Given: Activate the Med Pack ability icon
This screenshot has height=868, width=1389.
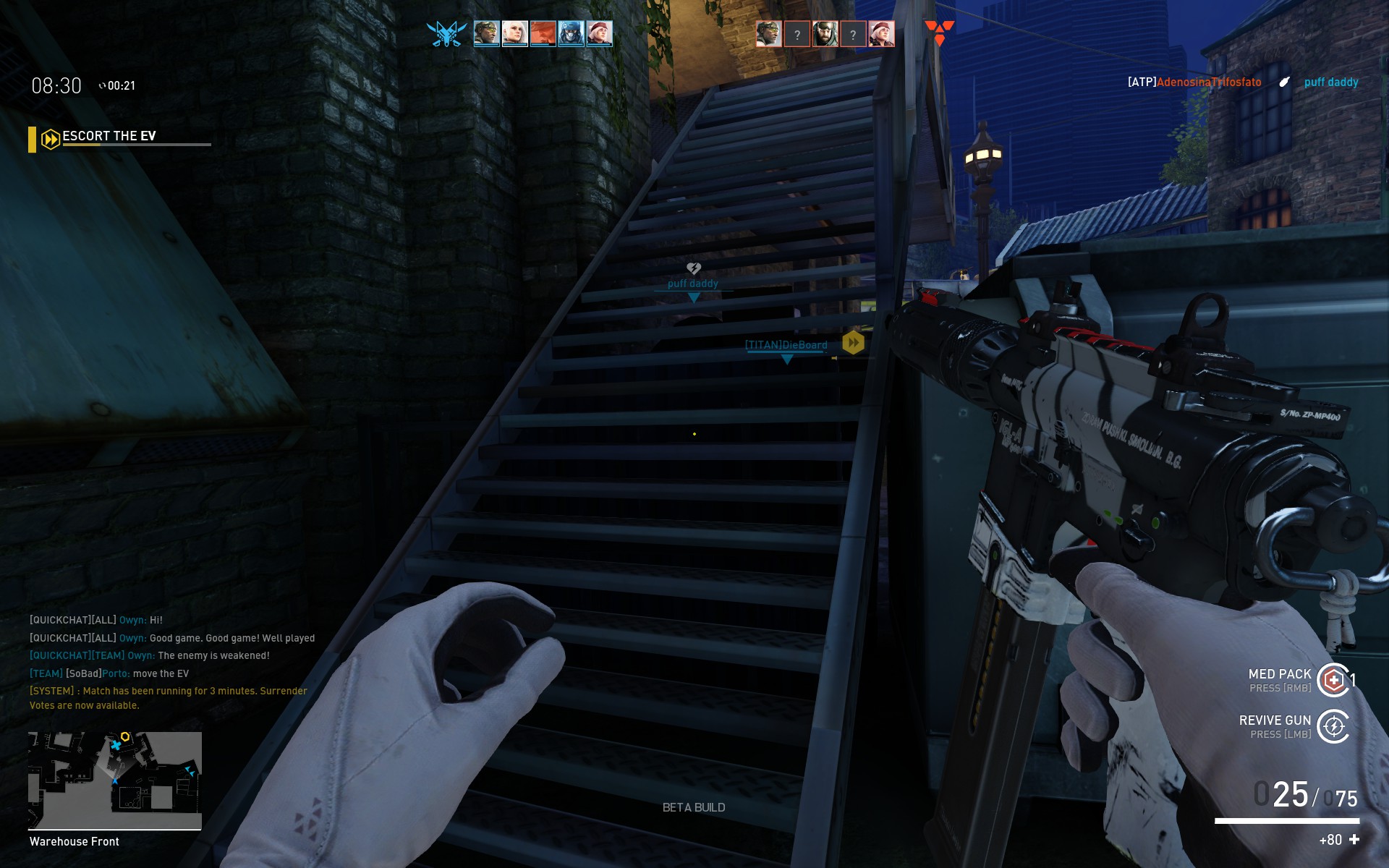Looking at the screenshot, I should pyautogui.click(x=1333, y=680).
